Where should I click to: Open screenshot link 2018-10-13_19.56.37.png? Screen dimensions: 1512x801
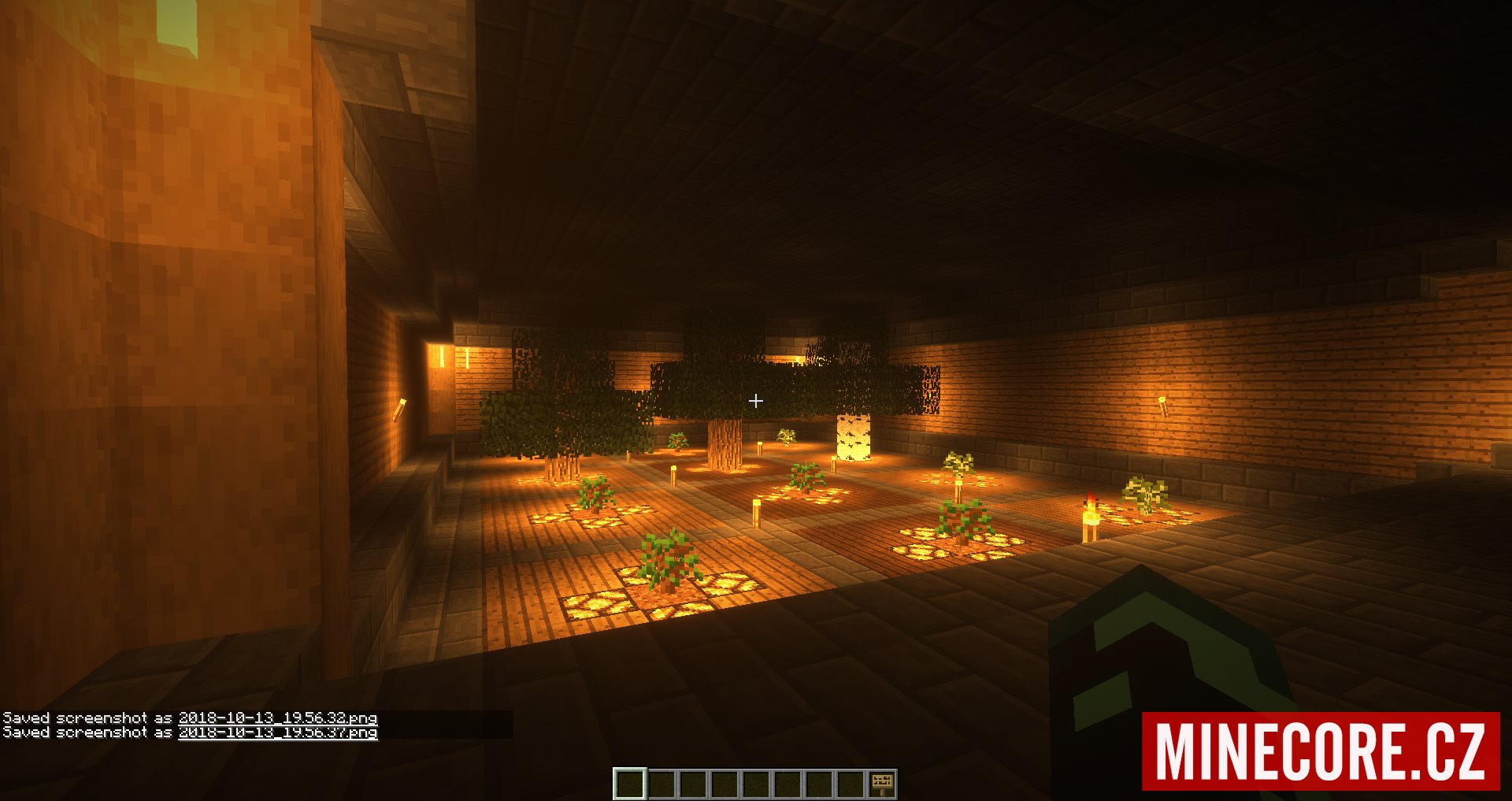pyautogui.click(x=277, y=732)
